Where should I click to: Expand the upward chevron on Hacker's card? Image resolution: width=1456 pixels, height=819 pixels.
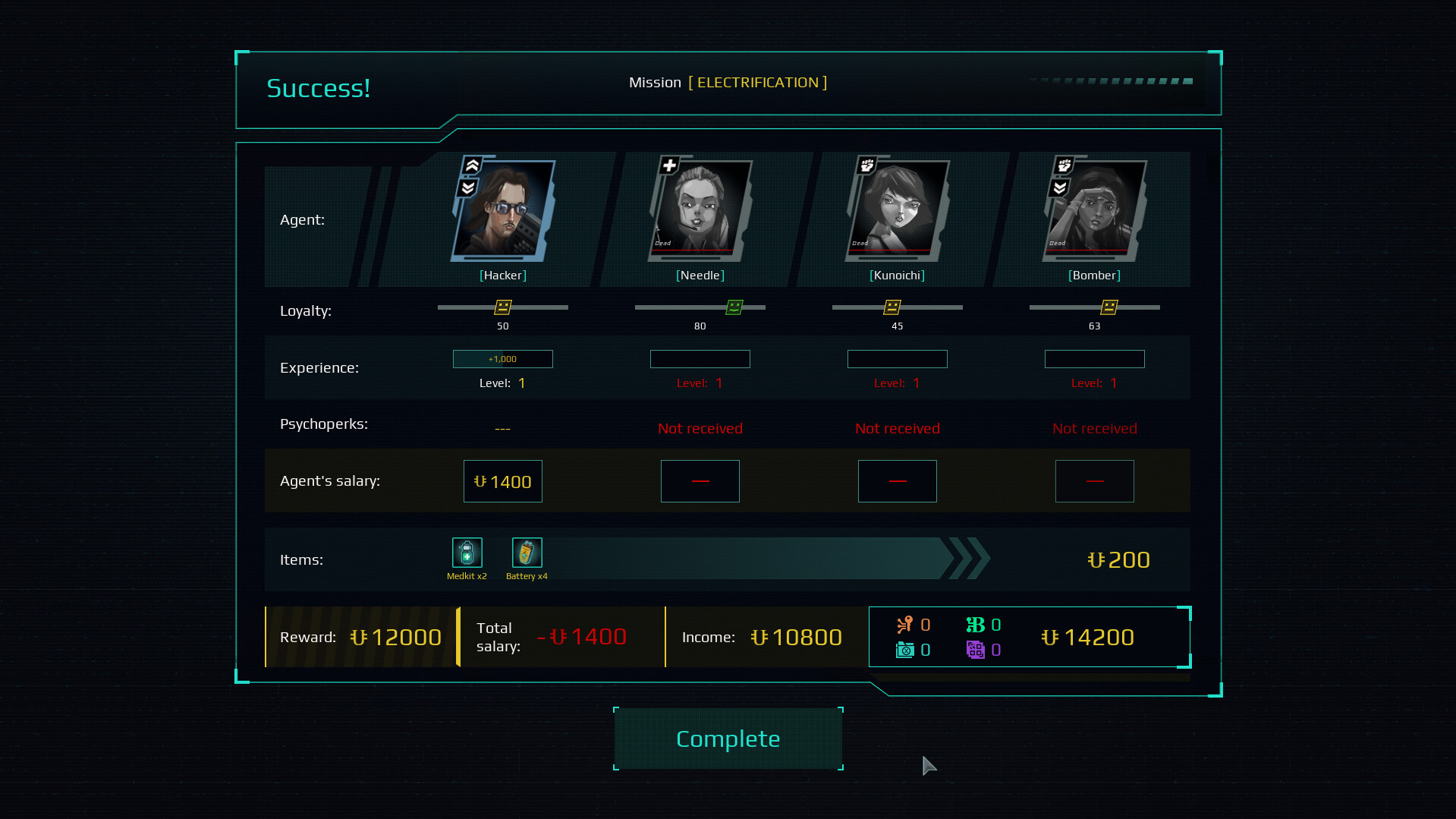(x=472, y=165)
